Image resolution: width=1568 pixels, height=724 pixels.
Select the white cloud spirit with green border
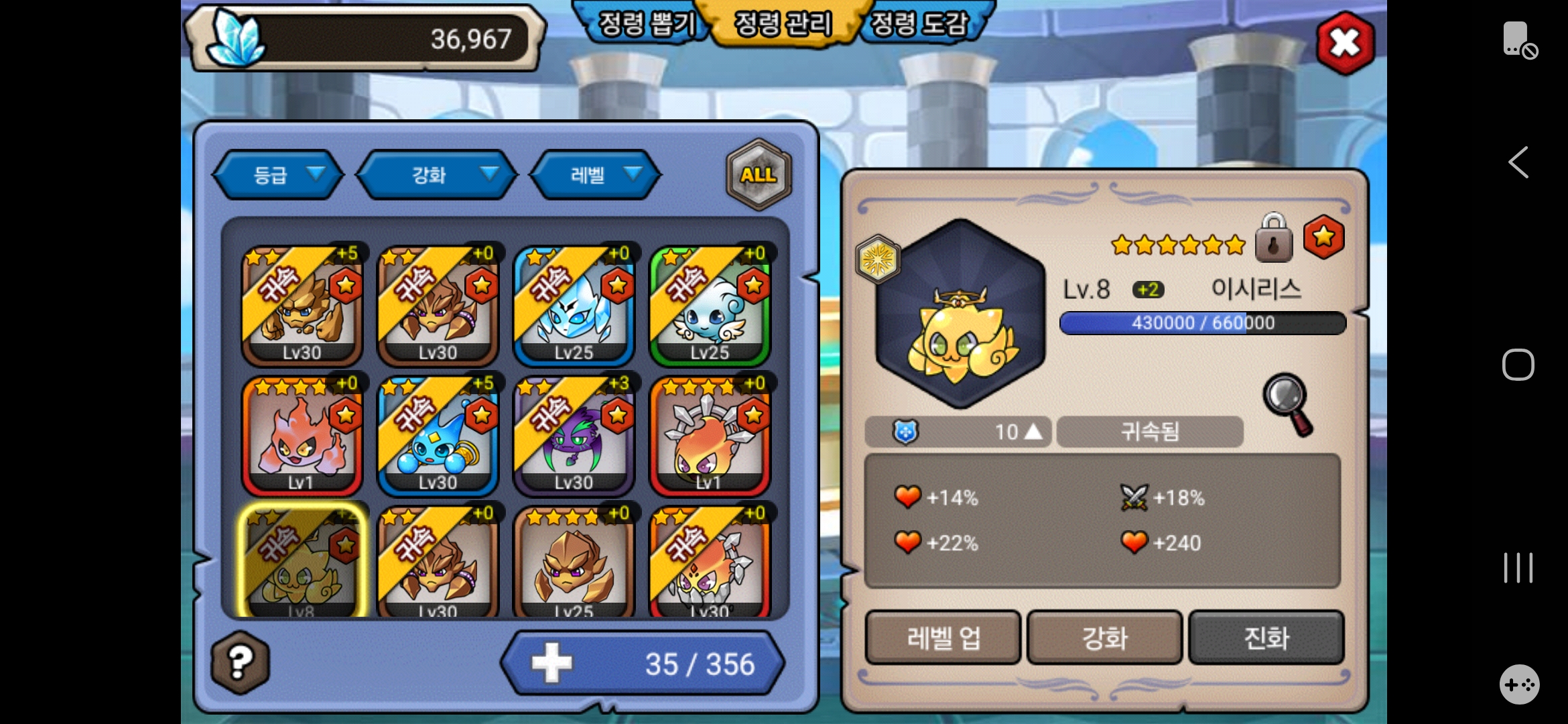[710, 306]
